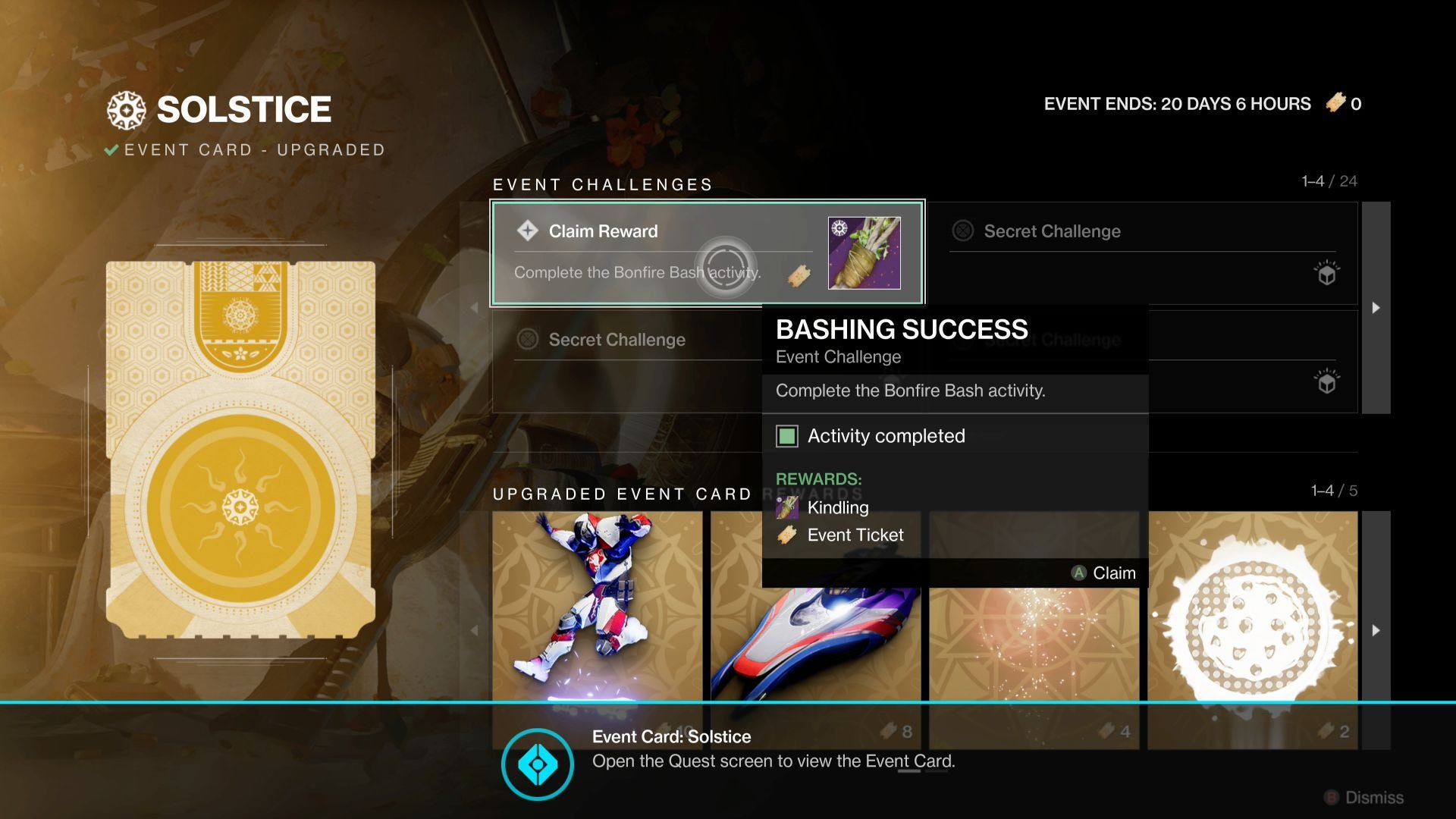The width and height of the screenshot is (1456, 819).
Task: Click the green checkmark next to Event Card
Action: coord(112,149)
